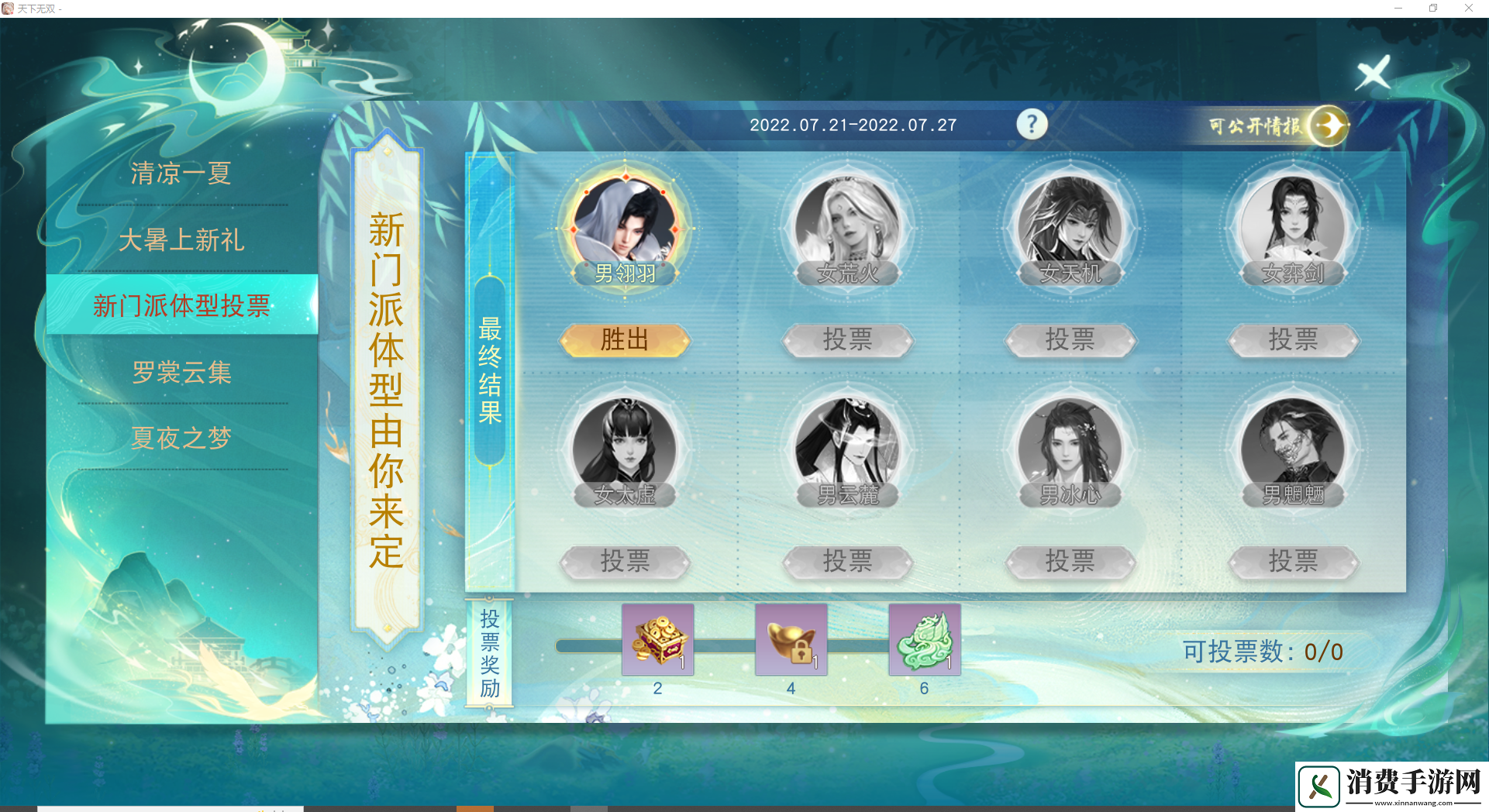Close the event panel with the X
This screenshot has width=1489, height=812.
[x=1373, y=74]
